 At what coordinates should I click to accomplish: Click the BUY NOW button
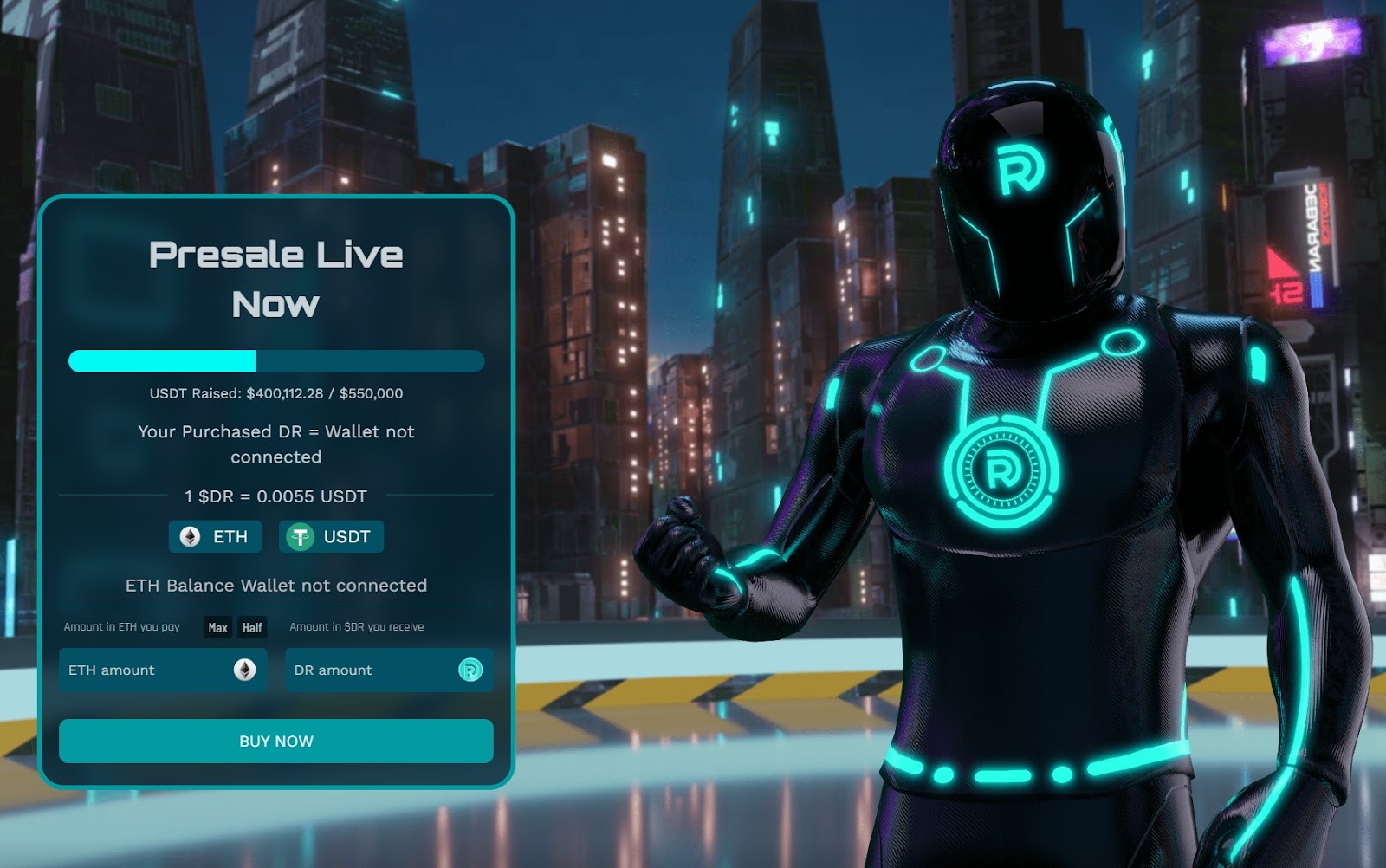pyautogui.click(x=275, y=742)
